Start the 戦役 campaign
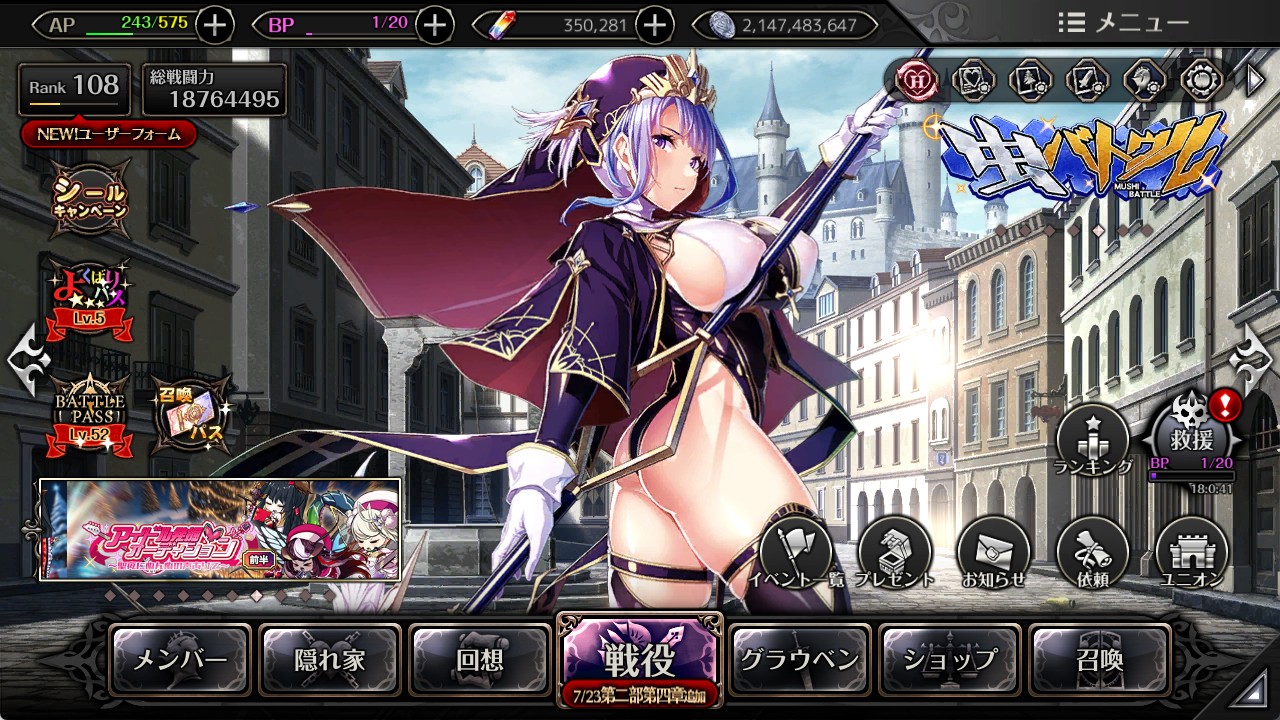The image size is (1280, 720). click(x=639, y=656)
